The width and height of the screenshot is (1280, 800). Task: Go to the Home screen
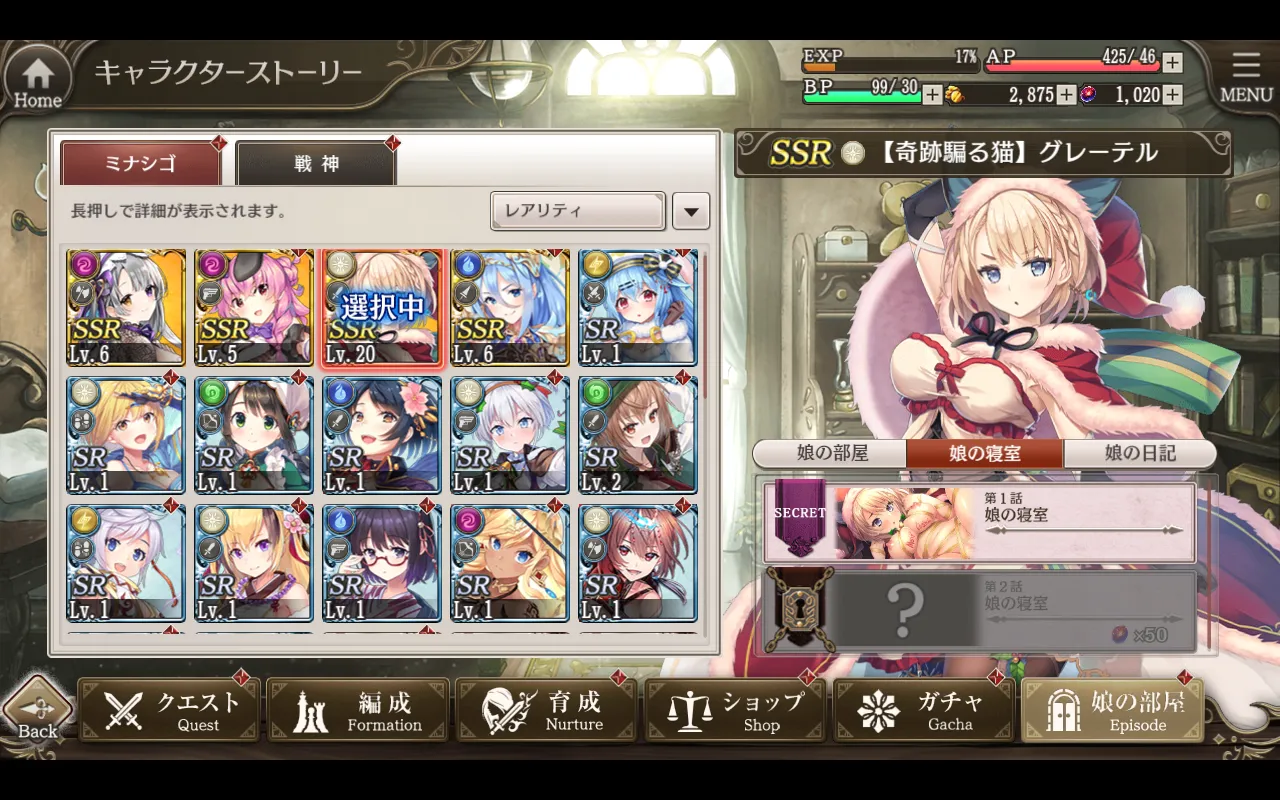38,80
